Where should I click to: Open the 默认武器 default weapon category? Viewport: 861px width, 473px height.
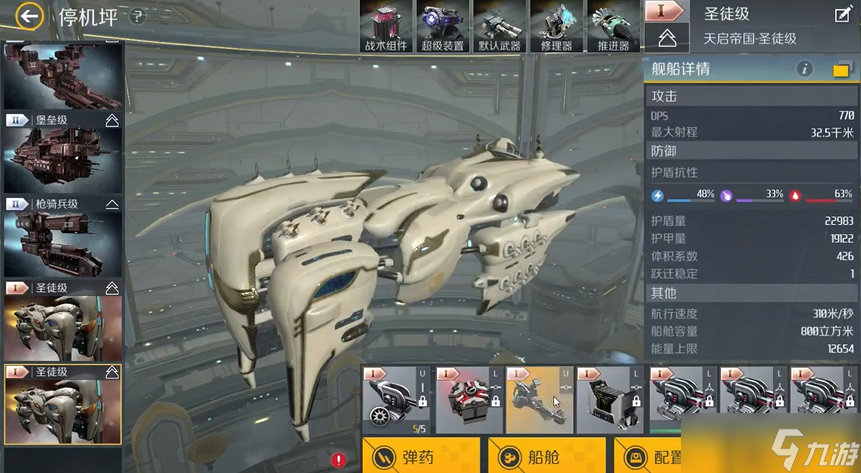[x=500, y=27]
